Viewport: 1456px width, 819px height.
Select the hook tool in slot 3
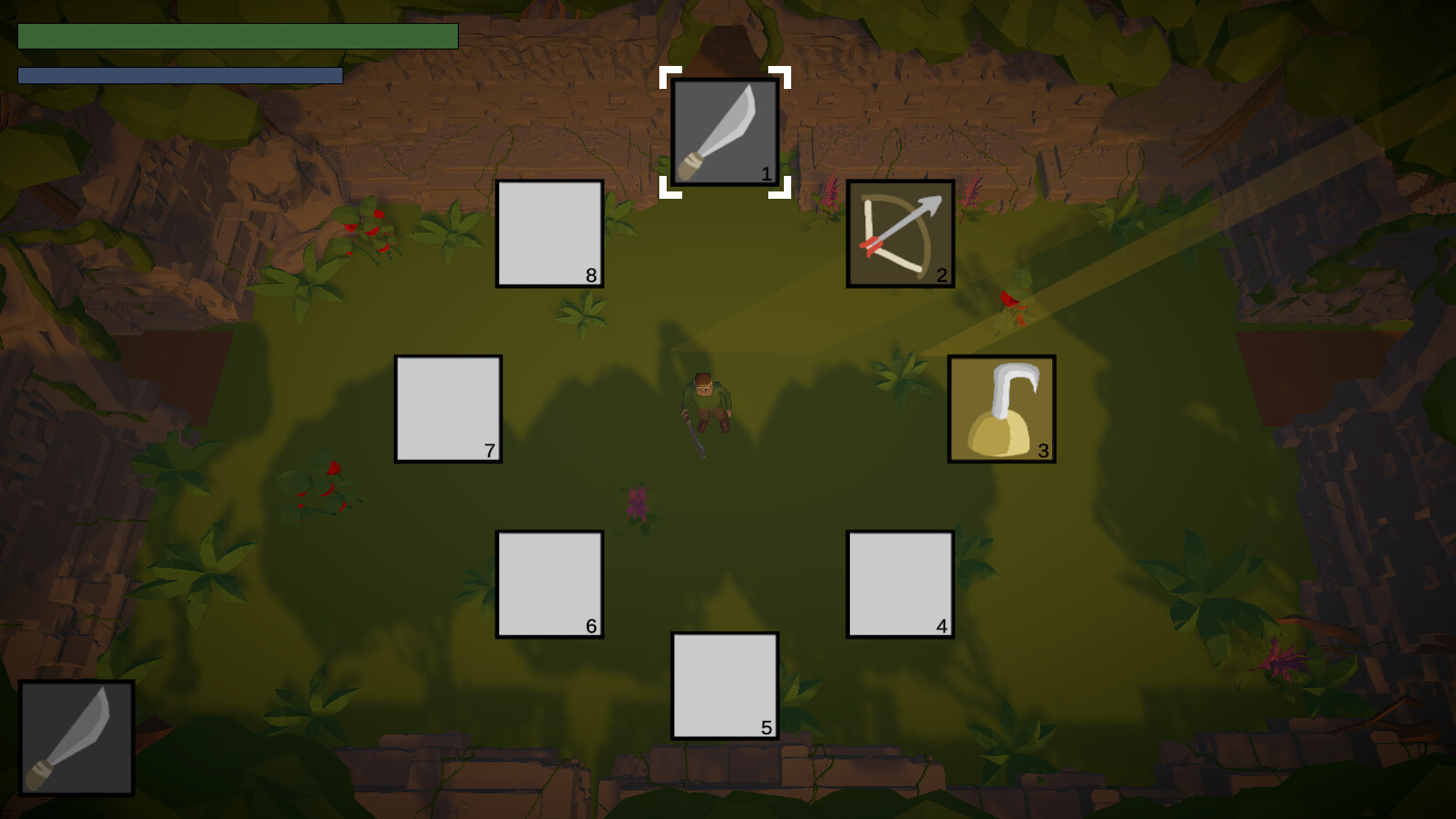tap(1000, 408)
